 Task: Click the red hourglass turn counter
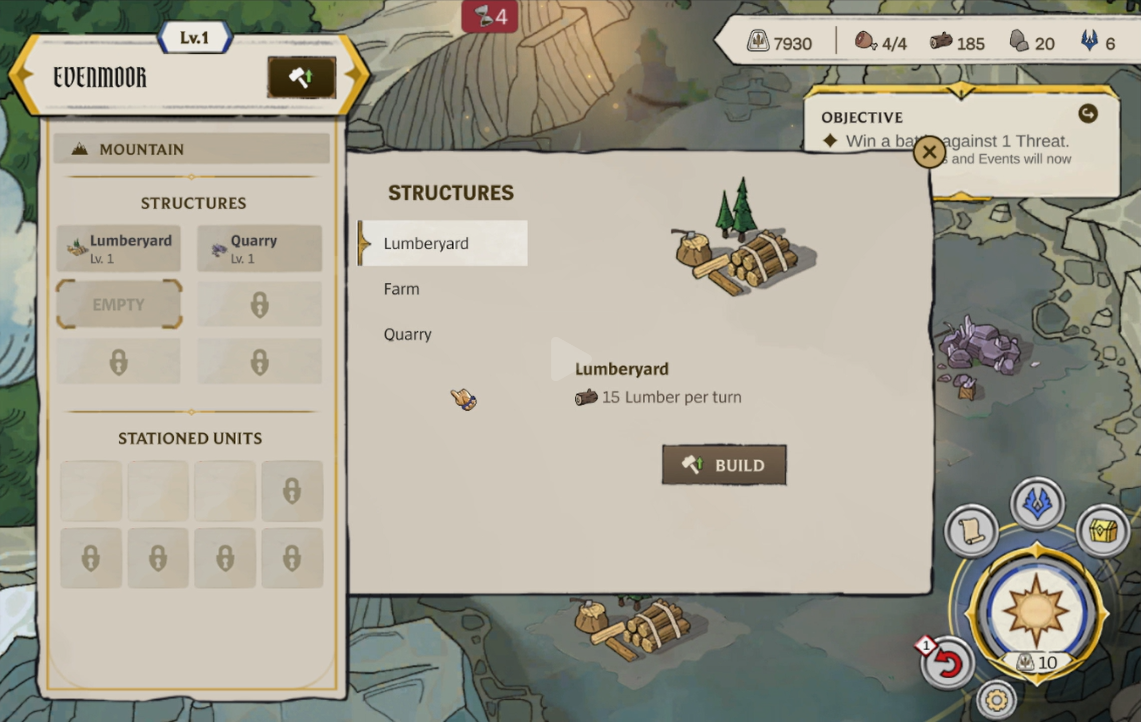[x=490, y=16]
